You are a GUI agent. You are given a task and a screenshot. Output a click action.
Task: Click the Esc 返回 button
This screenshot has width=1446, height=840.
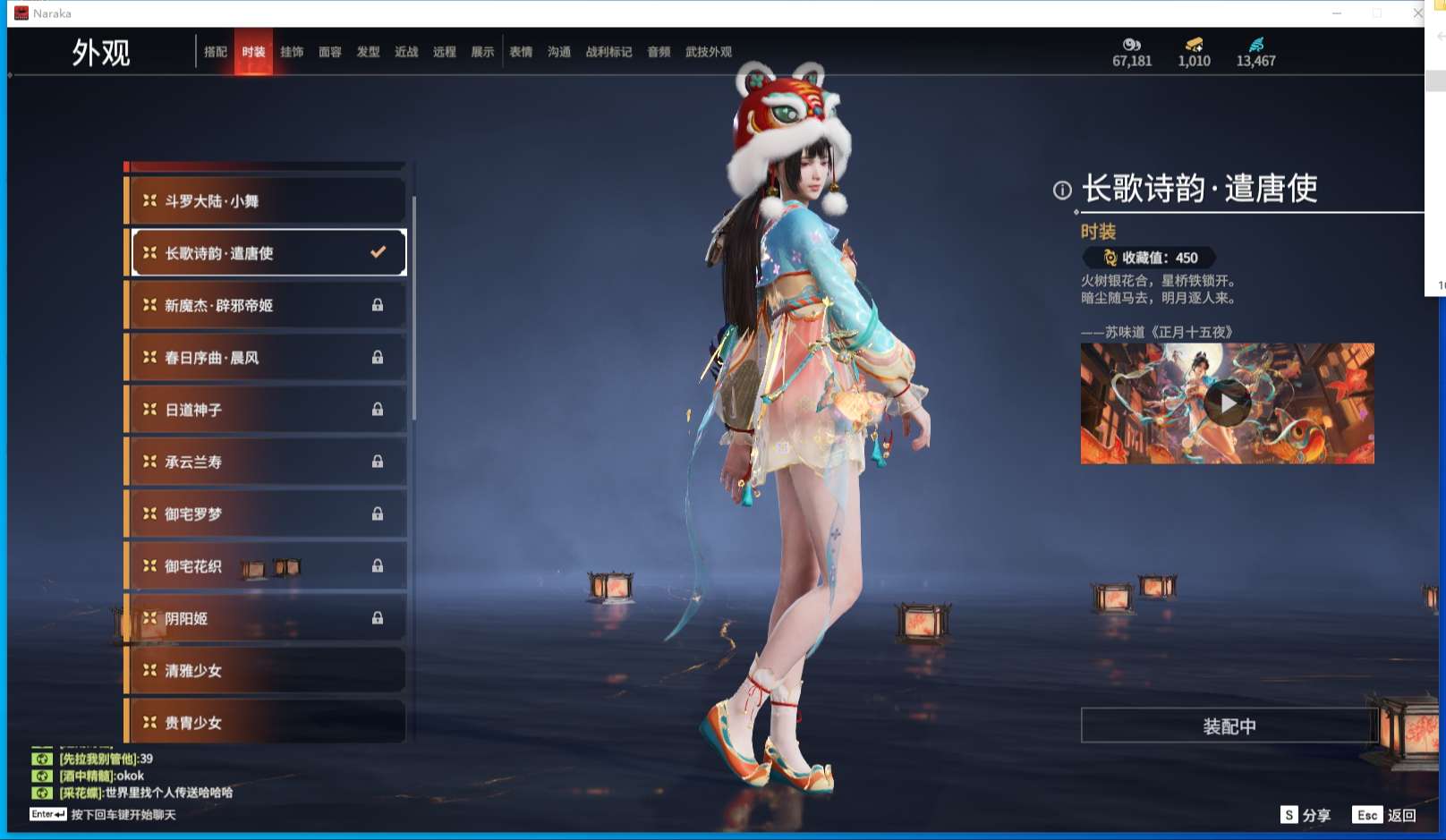pos(1382,815)
